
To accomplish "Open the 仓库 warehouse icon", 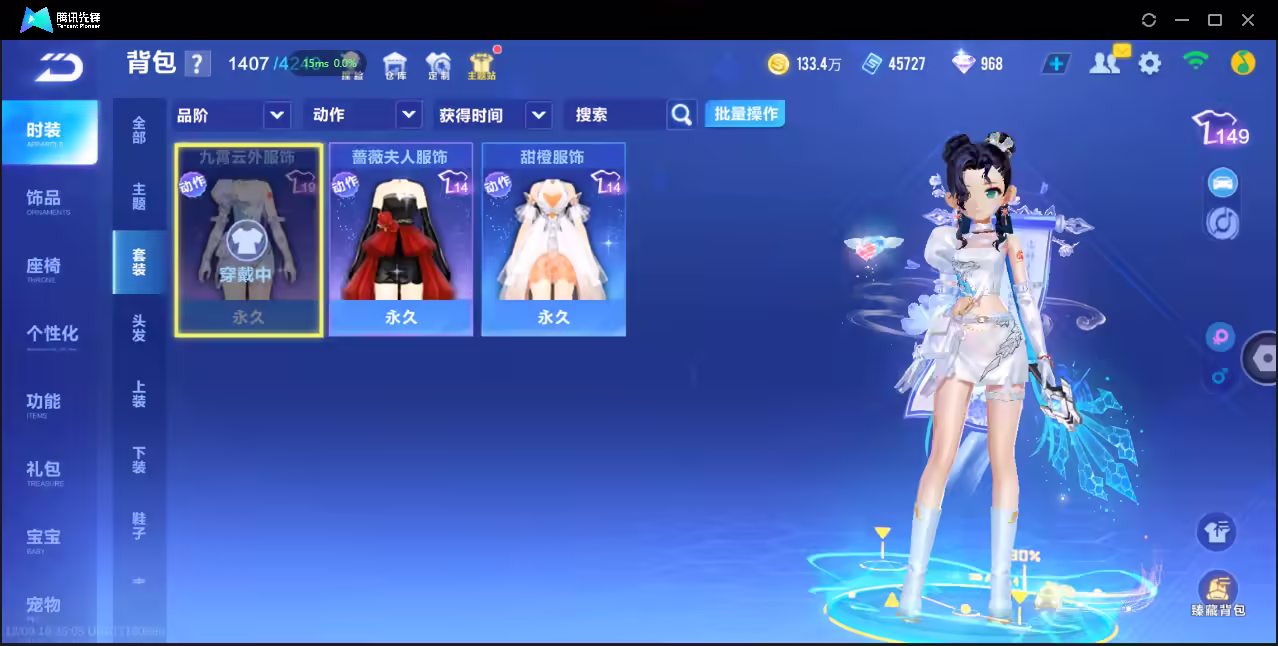I will pos(395,65).
